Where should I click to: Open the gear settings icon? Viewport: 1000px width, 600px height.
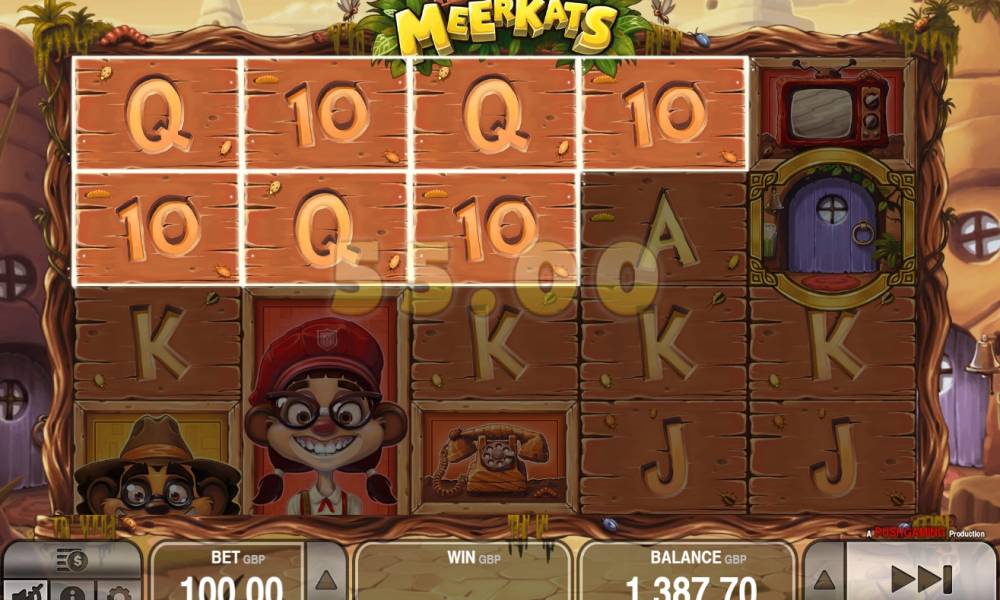[x=118, y=593]
